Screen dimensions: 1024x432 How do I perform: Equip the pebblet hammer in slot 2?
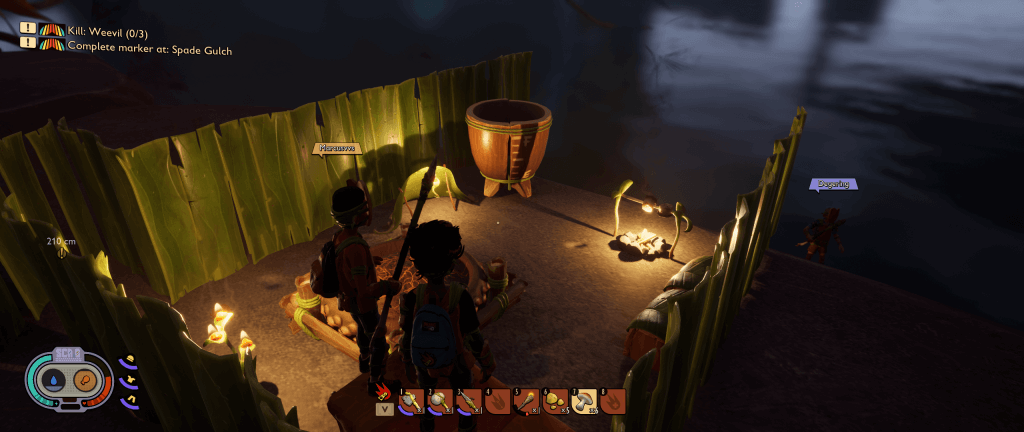(440, 401)
